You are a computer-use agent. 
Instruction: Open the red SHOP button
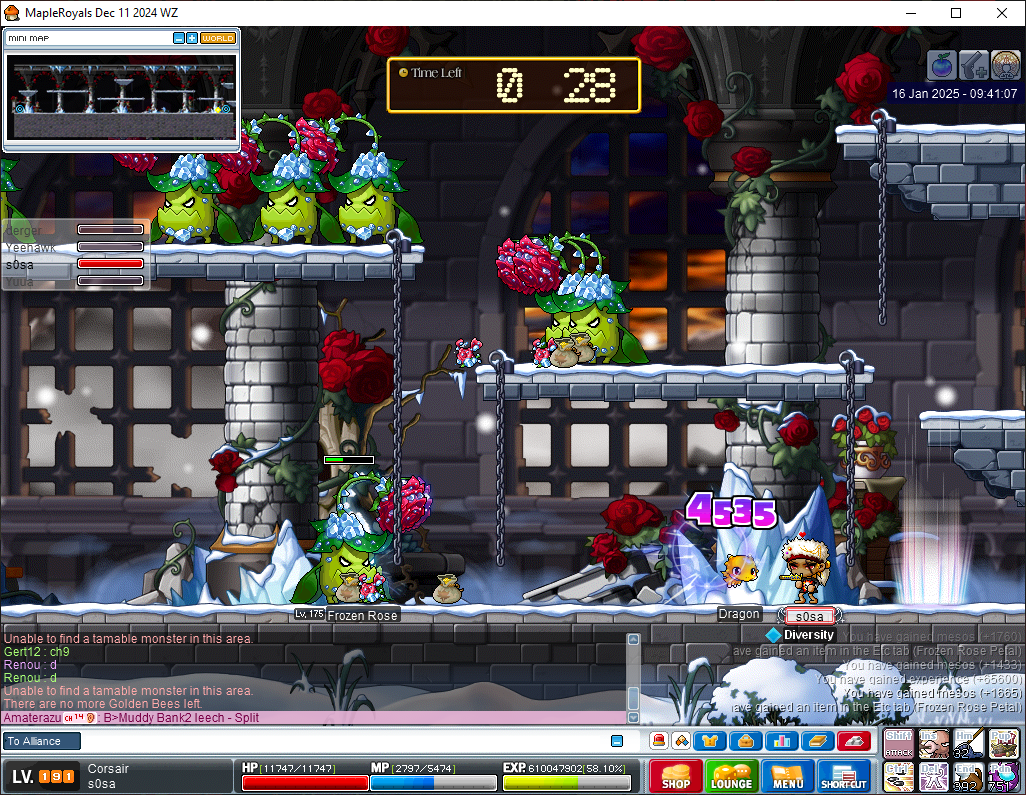(x=676, y=776)
